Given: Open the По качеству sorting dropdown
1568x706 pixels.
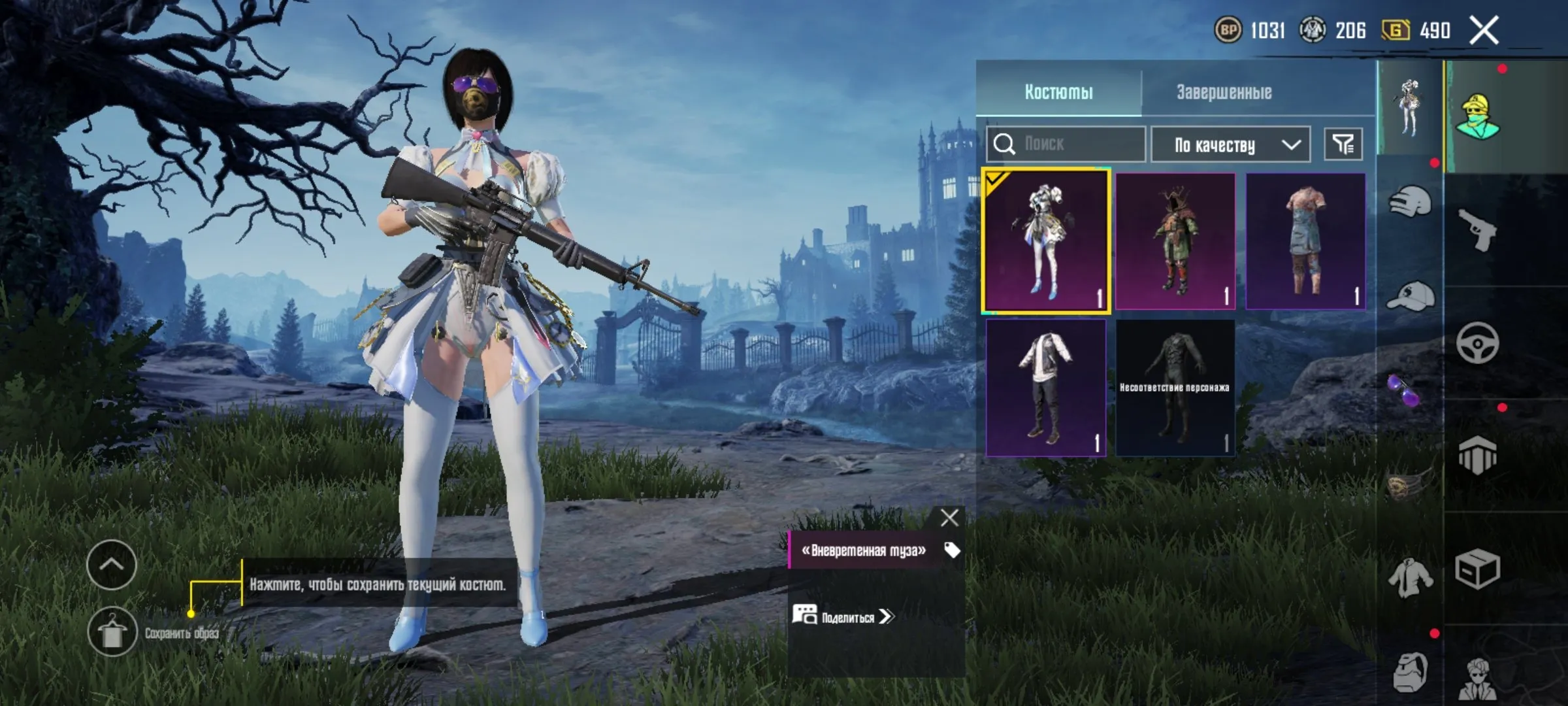Looking at the screenshot, I should [1230, 144].
